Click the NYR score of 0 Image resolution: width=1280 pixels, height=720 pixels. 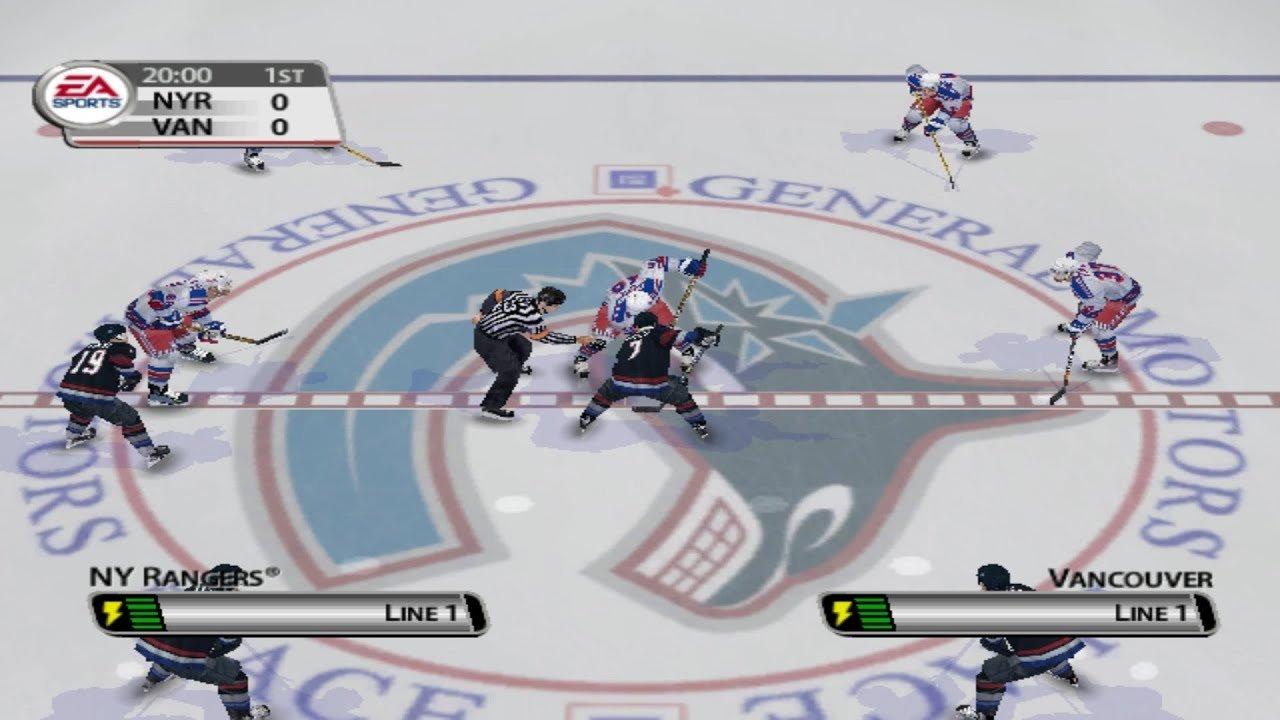pyautogui.click(x=281, y=101)
